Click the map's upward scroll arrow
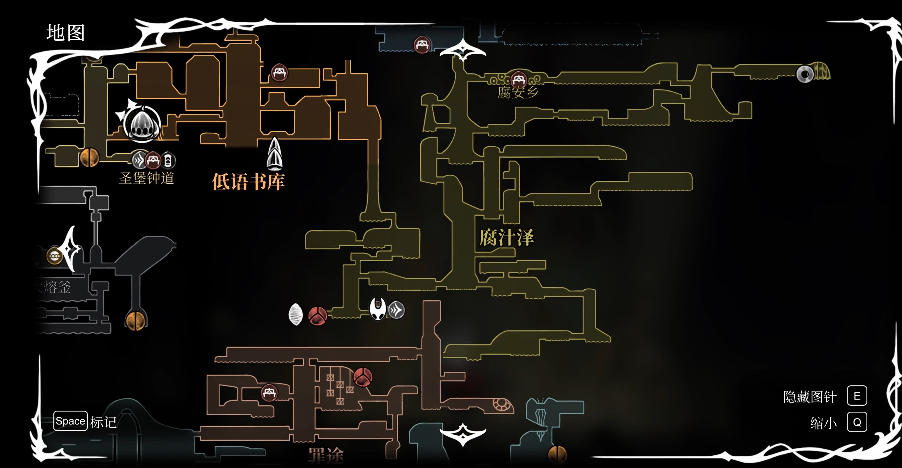 (463, 47)
